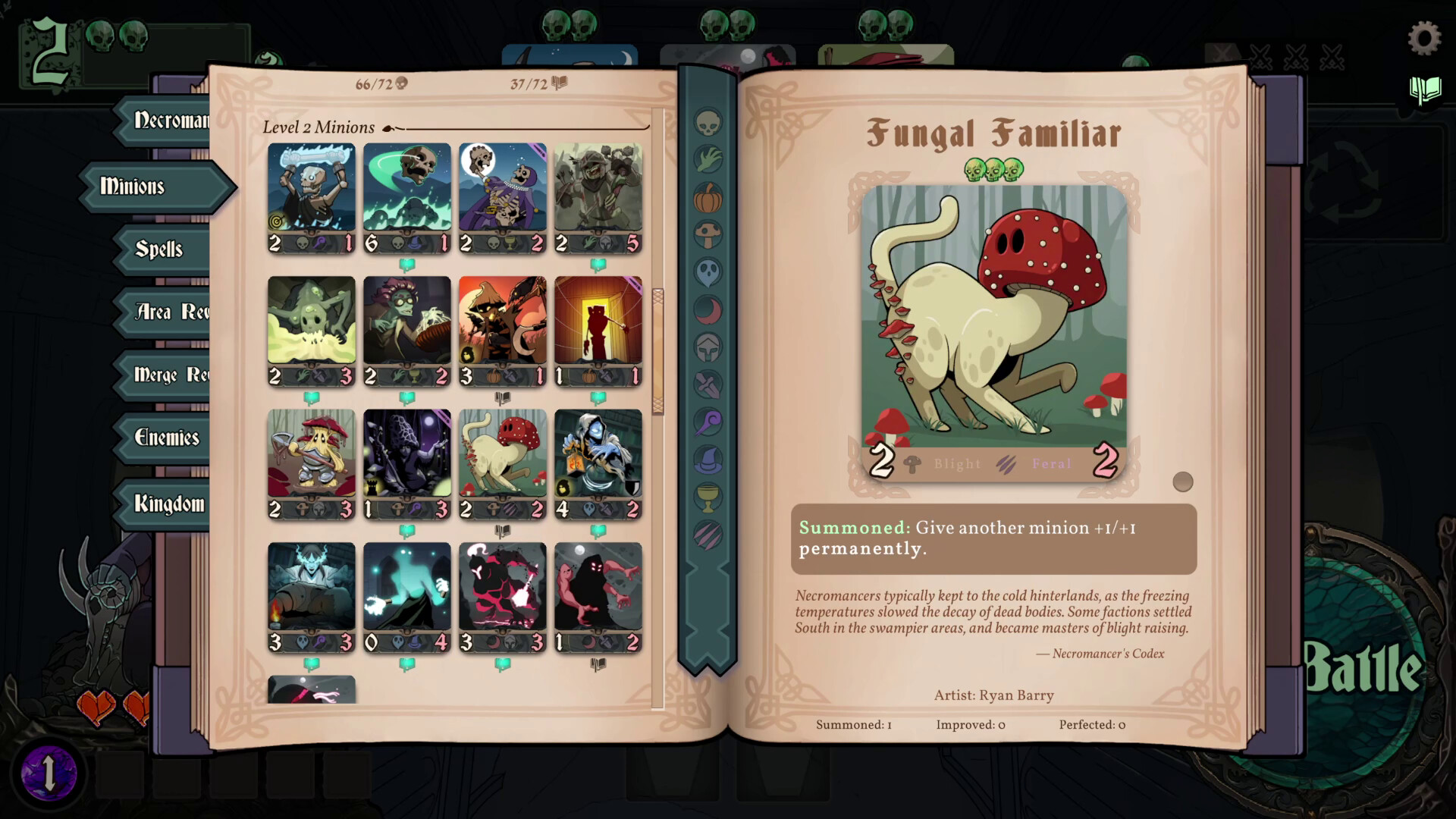Select the wizard hat filter icon

(x=709, y=460)
